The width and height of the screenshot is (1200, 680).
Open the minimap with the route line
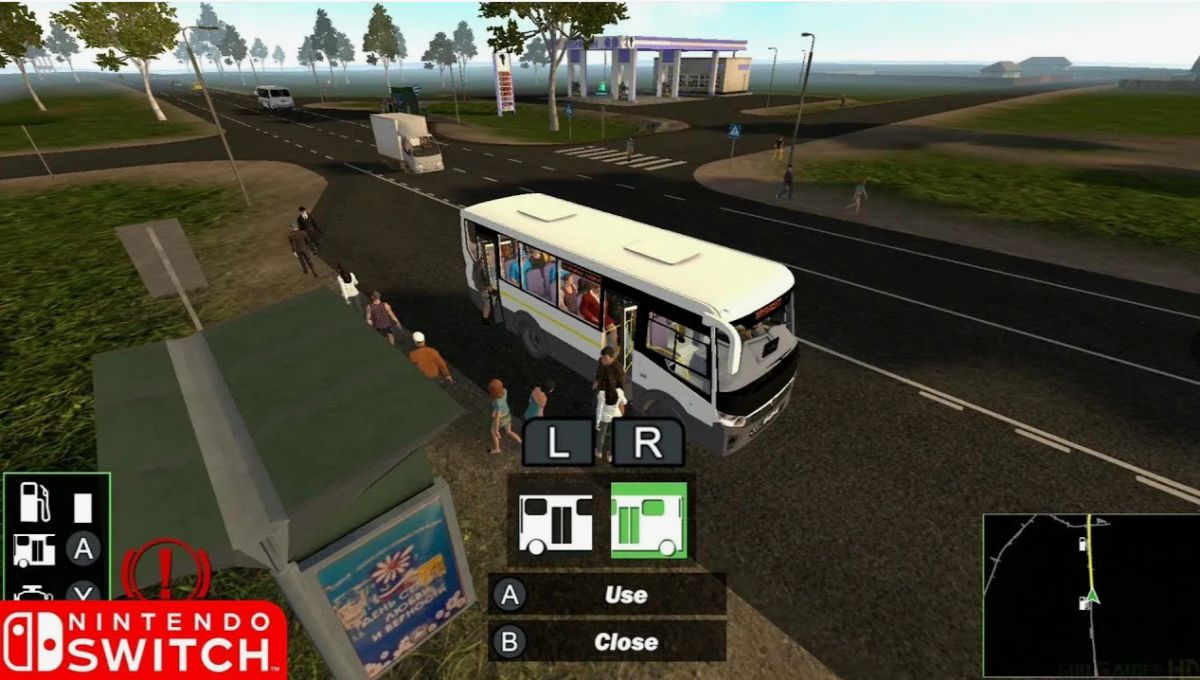pos(1090,594)
